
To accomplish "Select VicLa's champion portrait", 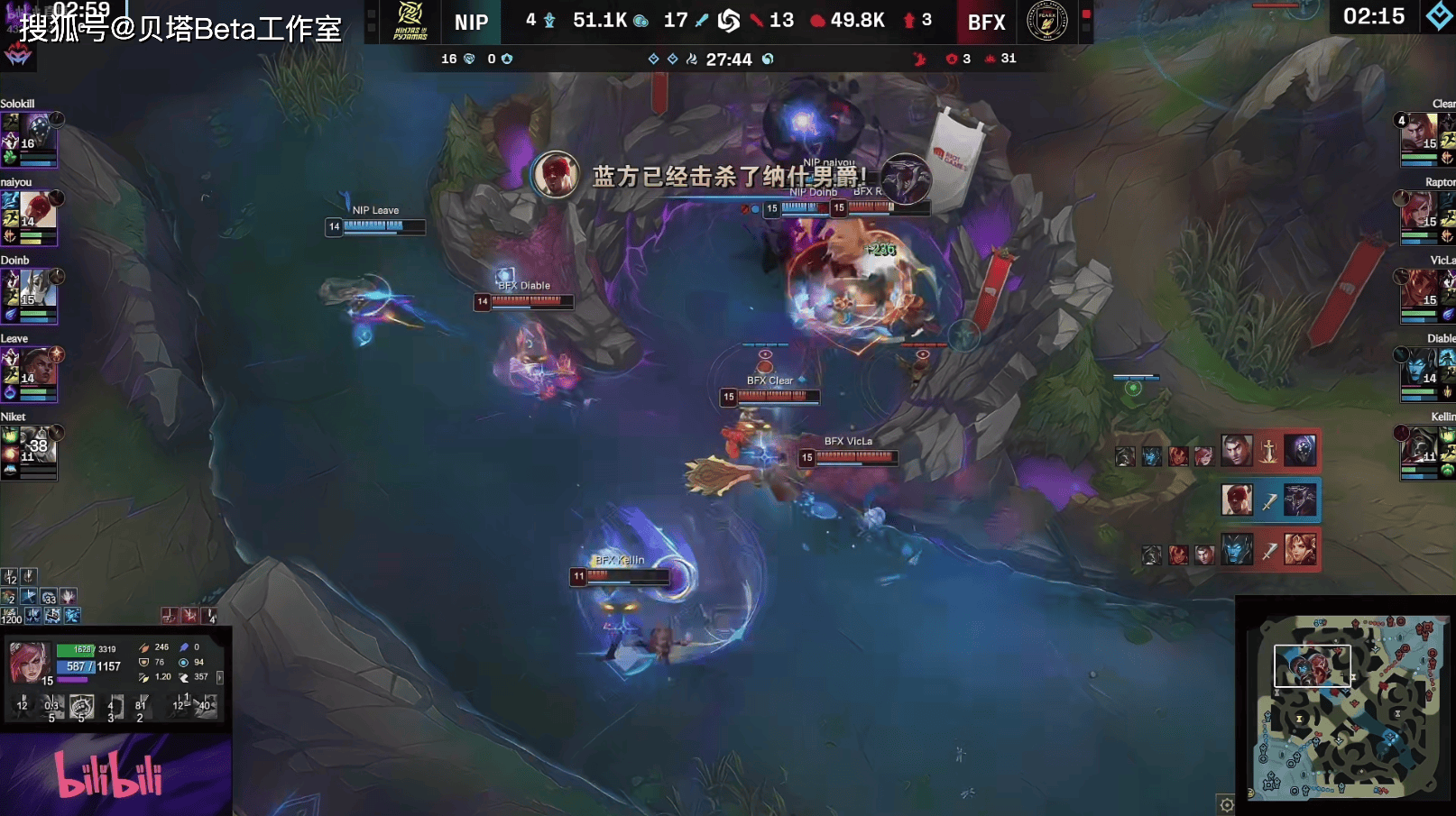I will click(1420, 291).
